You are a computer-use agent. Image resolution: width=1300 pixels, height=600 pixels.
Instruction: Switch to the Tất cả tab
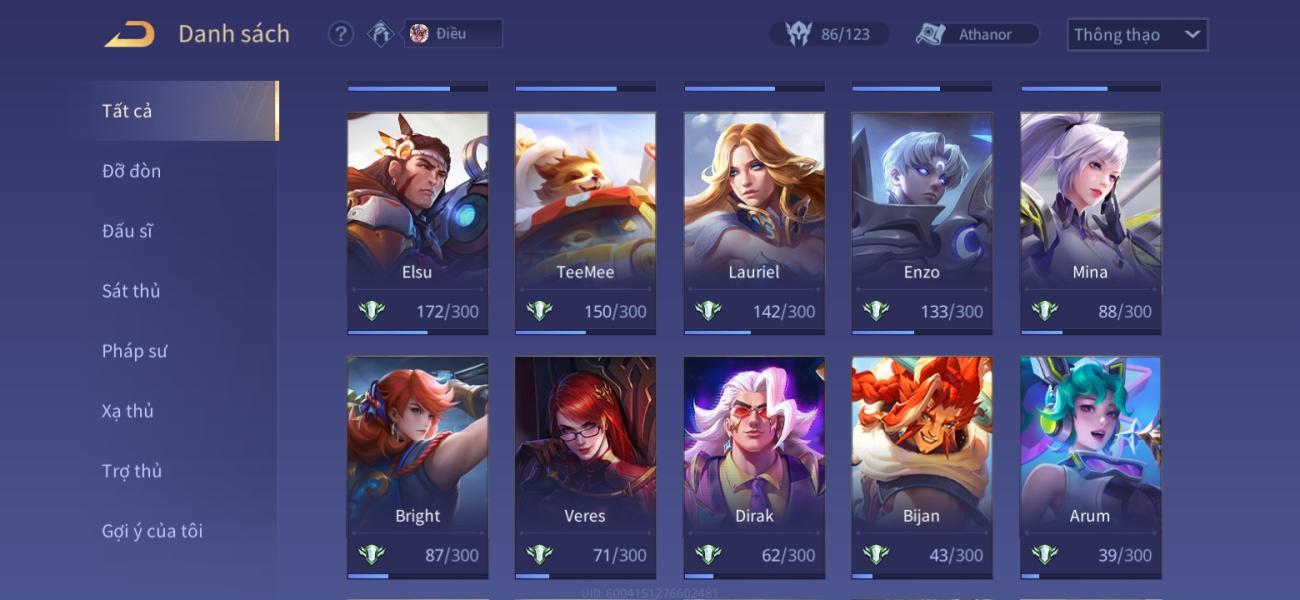(127, 111)
